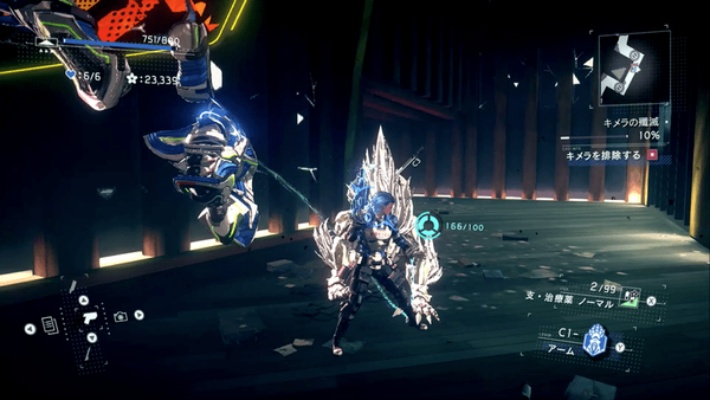710x400 pixels.
Task: Use the 治療薬 healing medicine item icon
Action: 630,296
